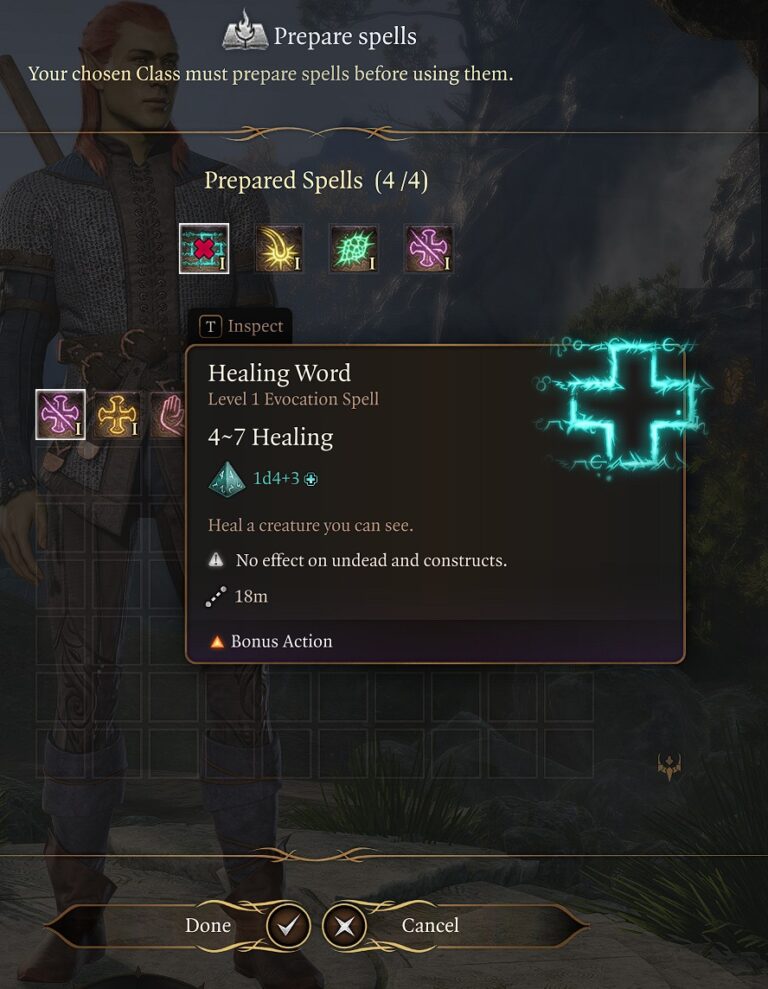Select the pink slashed cross in Prepared Spells

tap(429, 248)
